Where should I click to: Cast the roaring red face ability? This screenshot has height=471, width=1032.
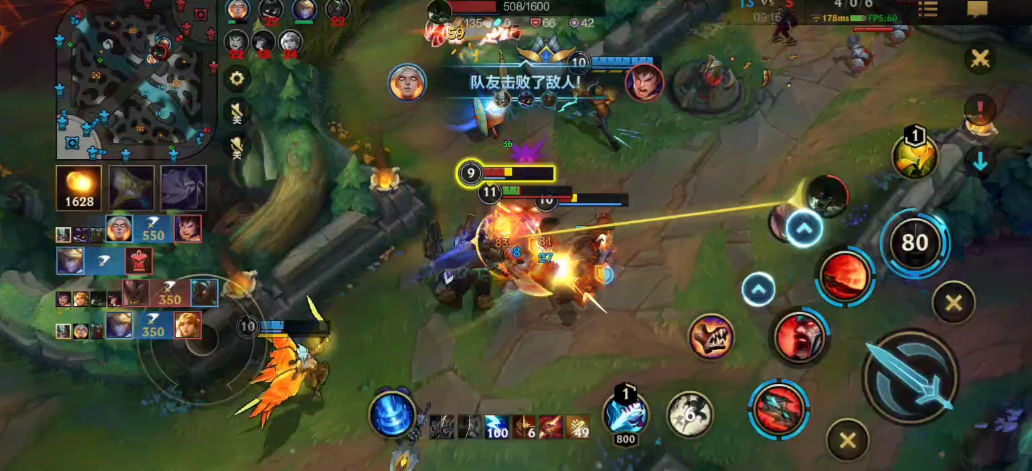pyautogui.click(x=798, y=337)
